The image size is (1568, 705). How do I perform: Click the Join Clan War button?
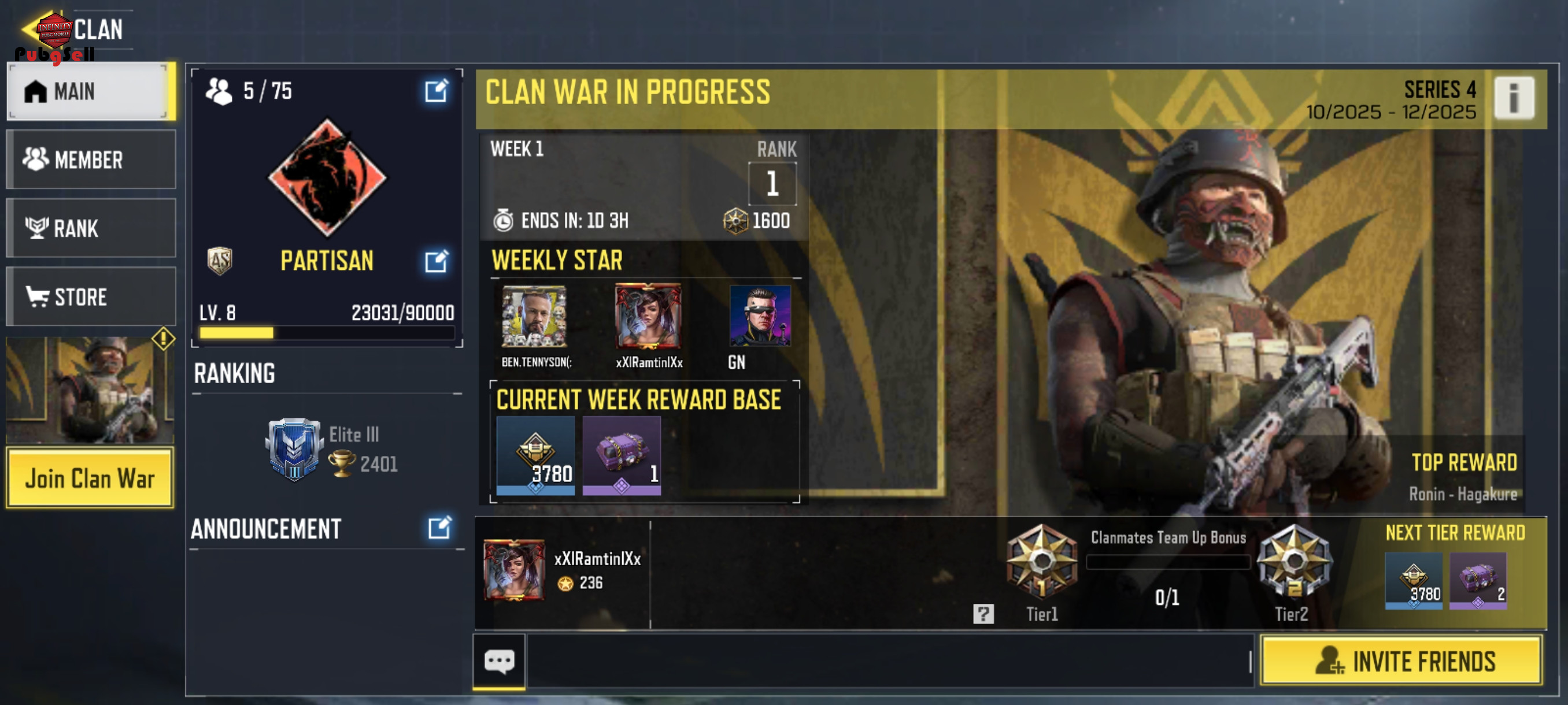coord(90,478)
